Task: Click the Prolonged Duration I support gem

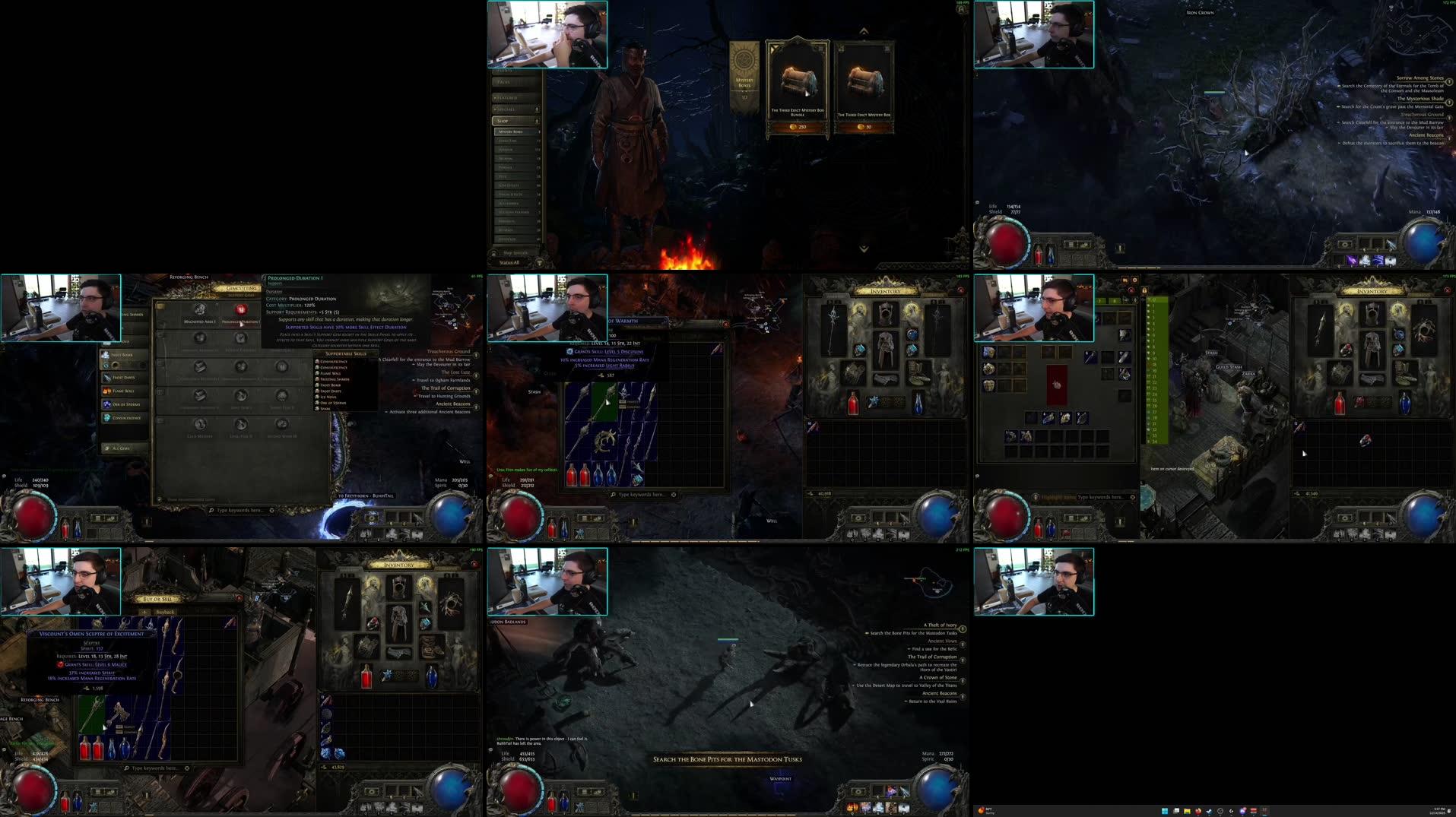Action: click(x=240, y=309)
